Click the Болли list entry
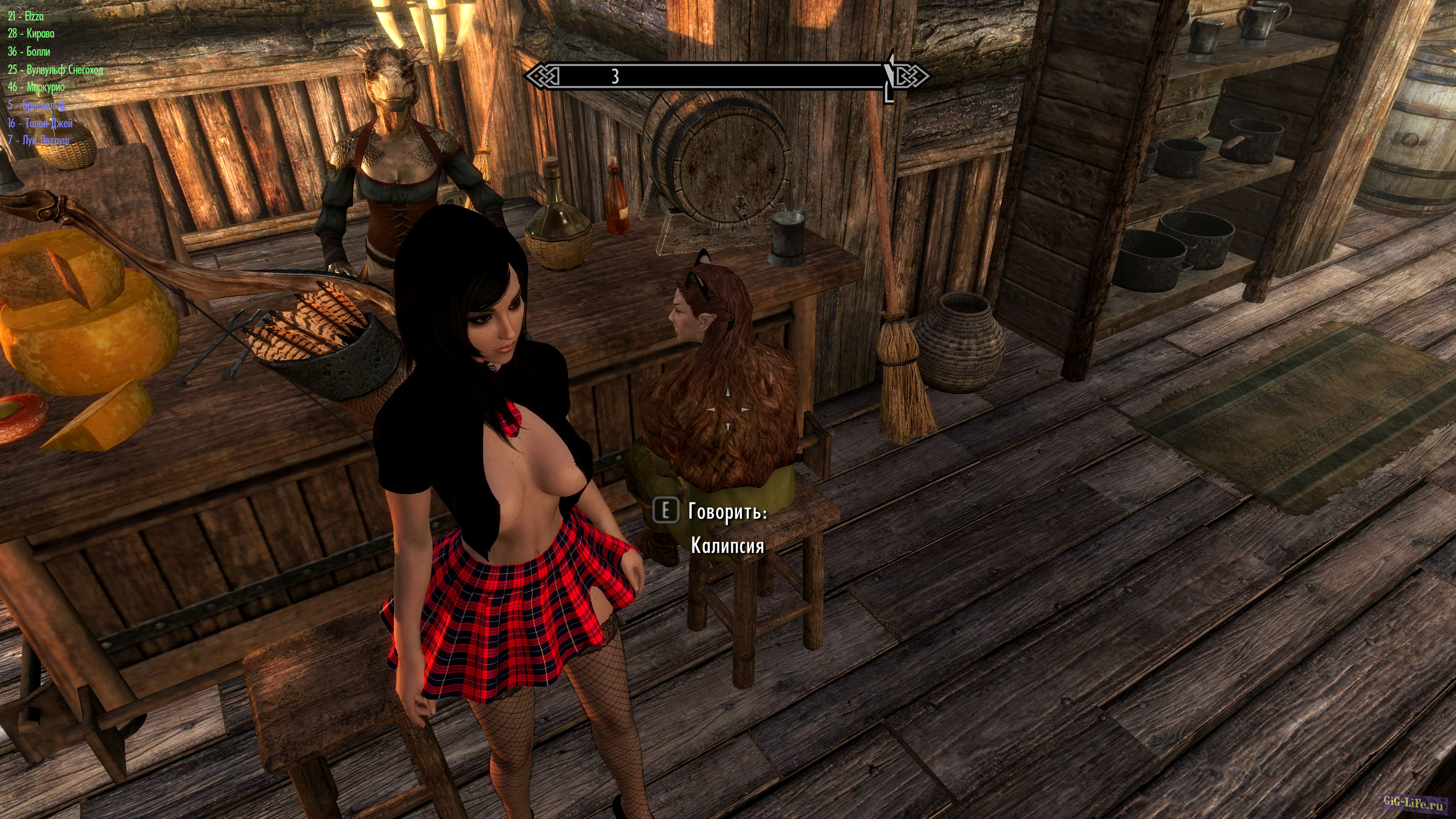Screen dimensions: 1456x819 (30, 52)
